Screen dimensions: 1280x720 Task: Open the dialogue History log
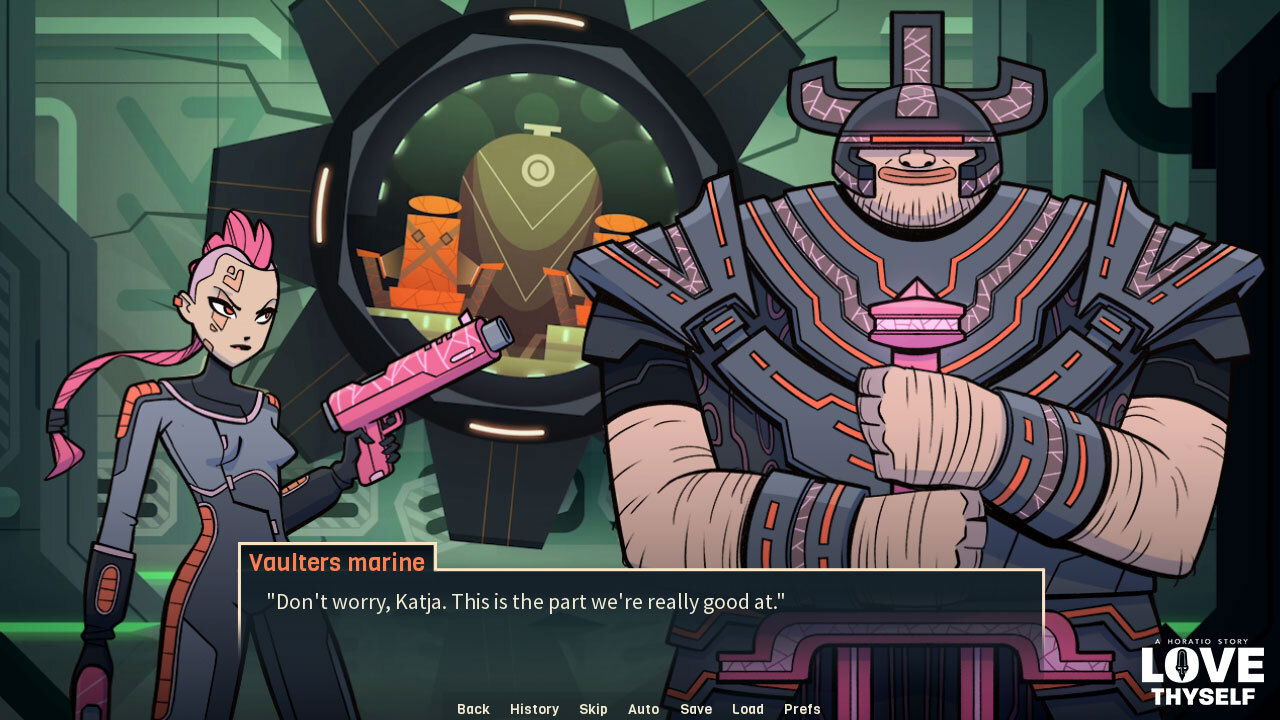click(x=534, y=709)
